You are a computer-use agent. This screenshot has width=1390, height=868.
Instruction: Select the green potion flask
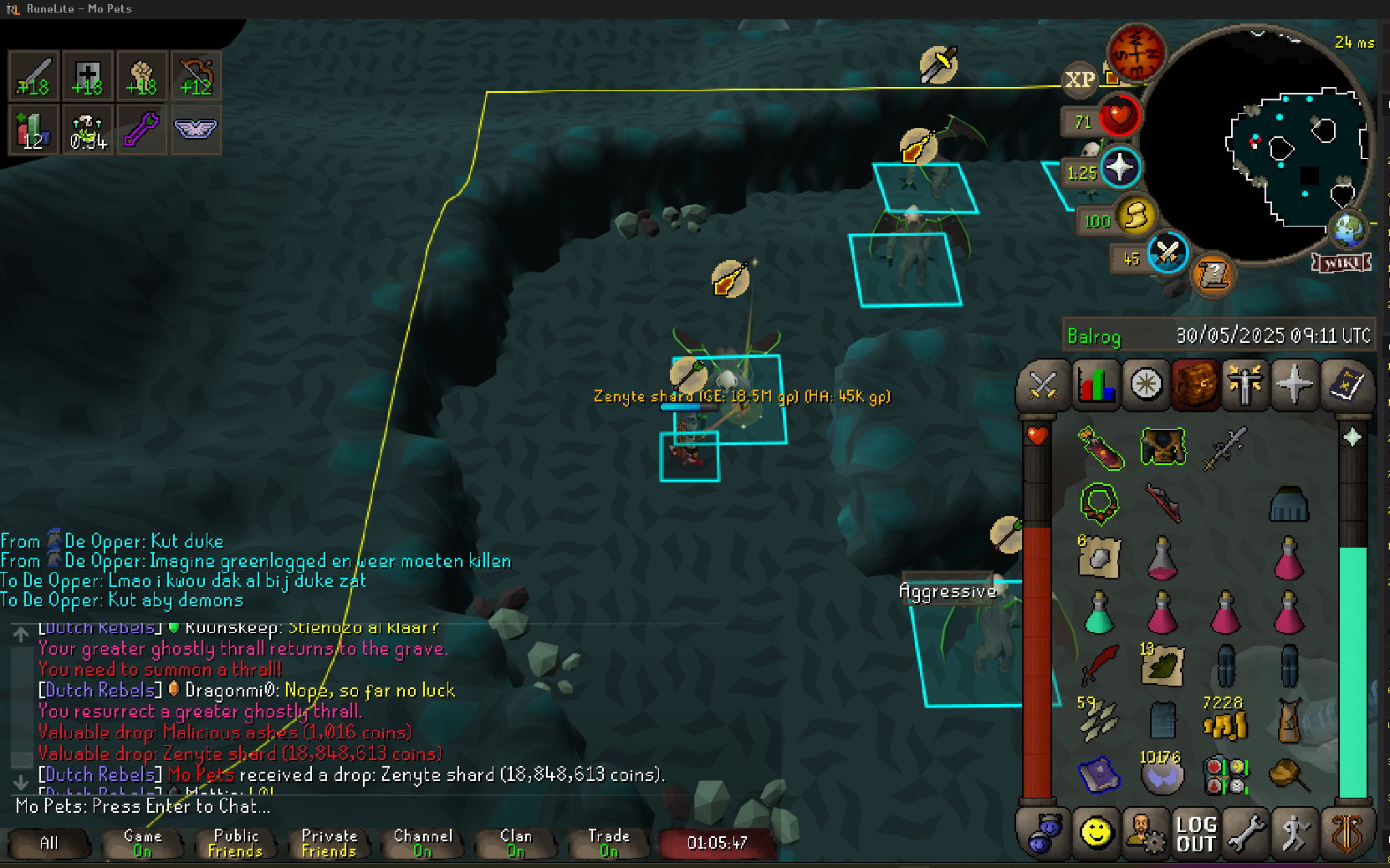(1098, 613)
